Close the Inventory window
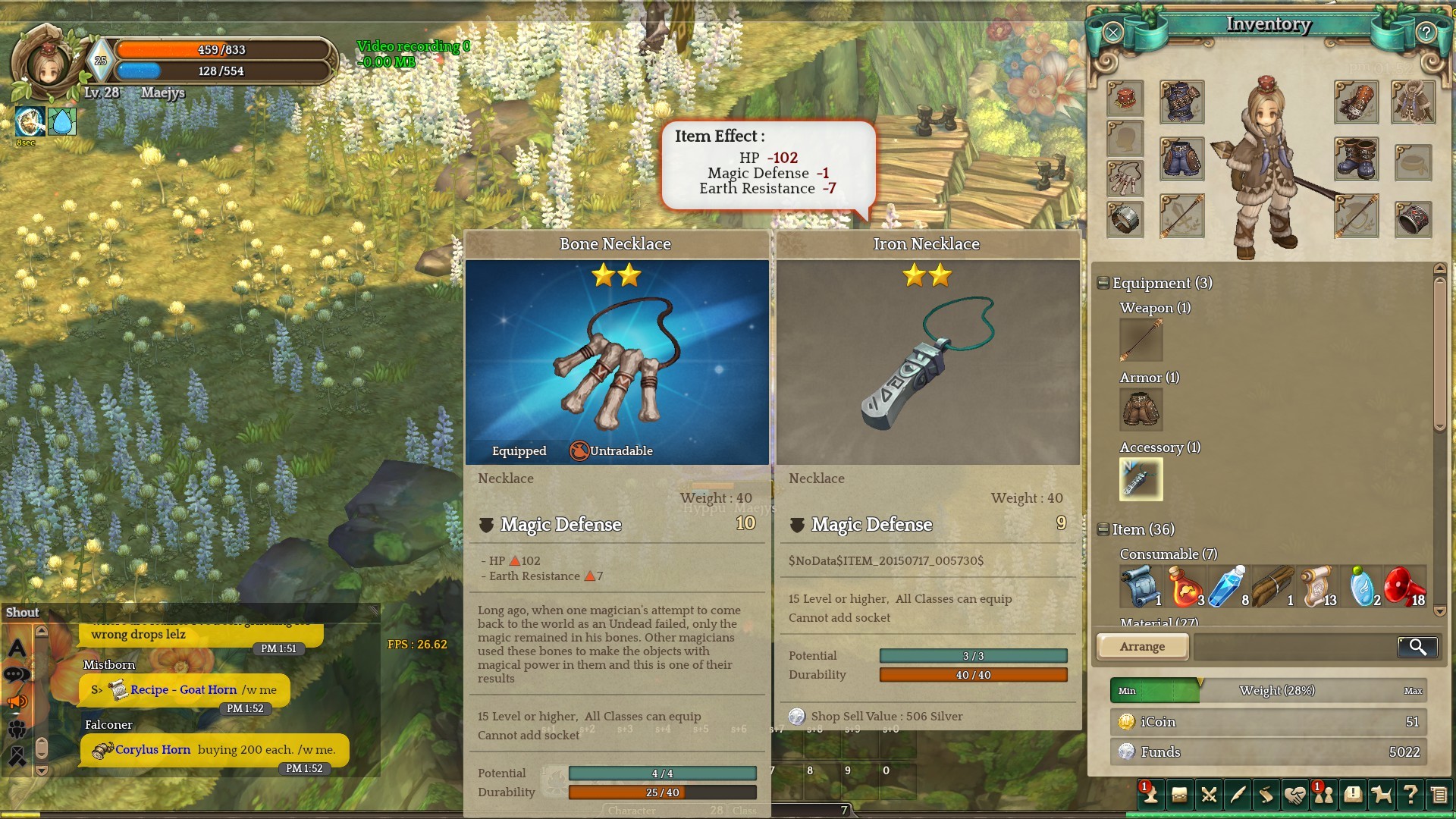The image size is (1456, 819). 1112,33
